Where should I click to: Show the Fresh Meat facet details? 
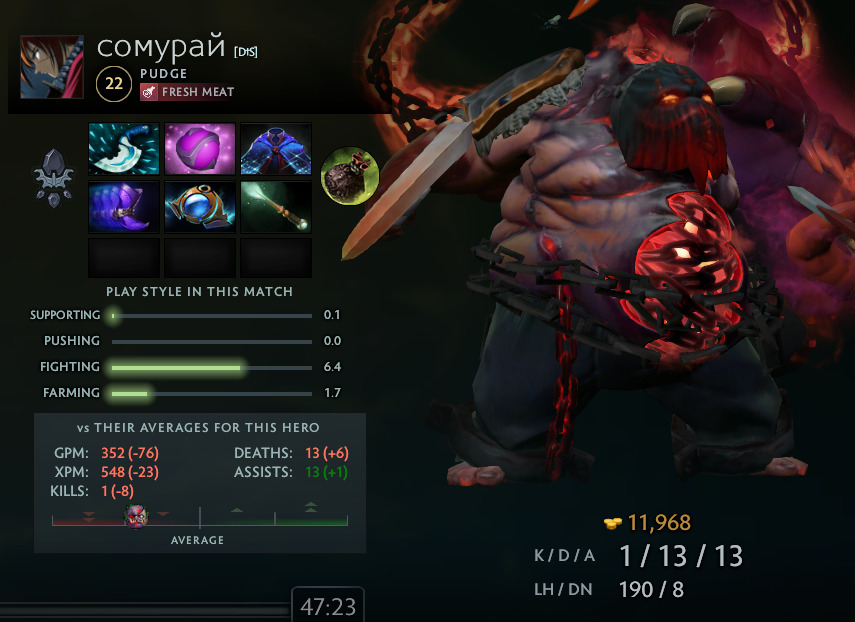[188, 92]
